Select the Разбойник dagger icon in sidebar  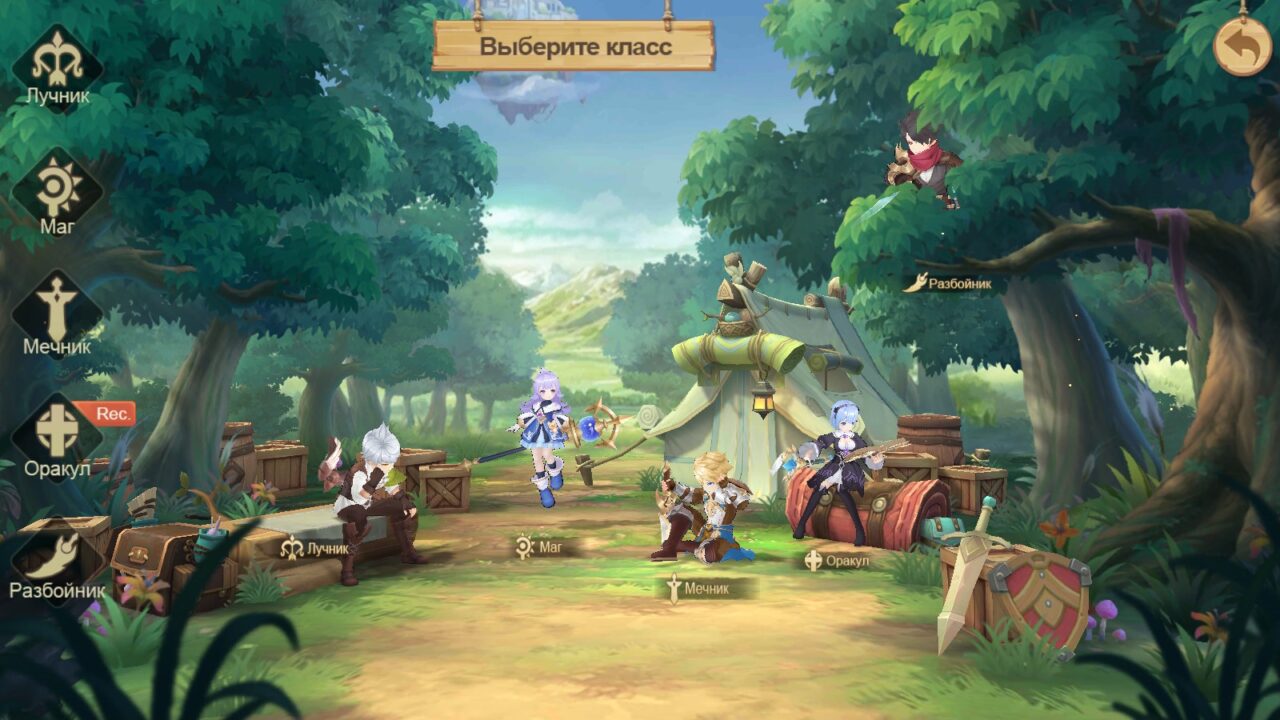pos(57,555)
